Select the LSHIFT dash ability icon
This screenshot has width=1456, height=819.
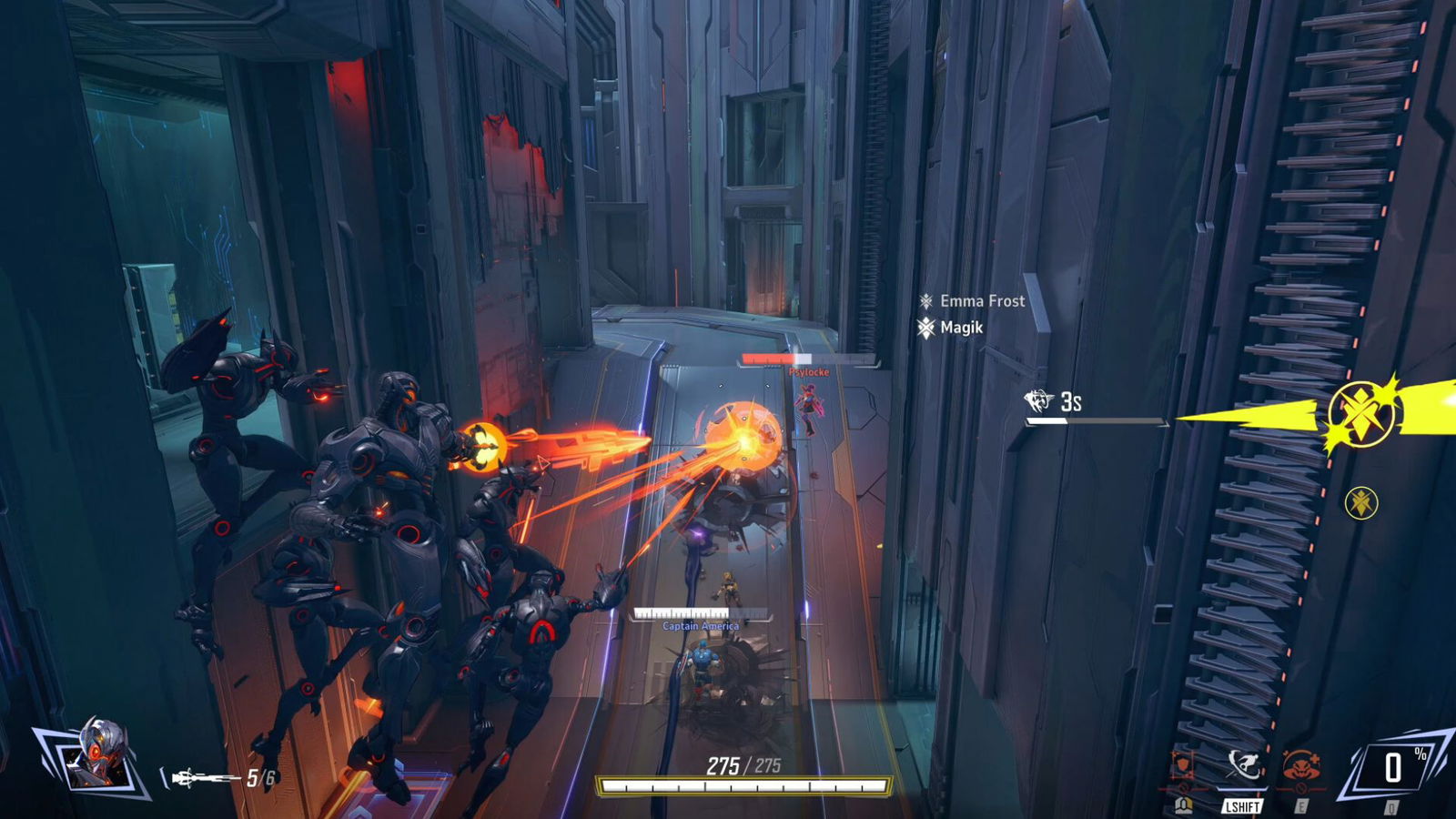coord(1244,767)
